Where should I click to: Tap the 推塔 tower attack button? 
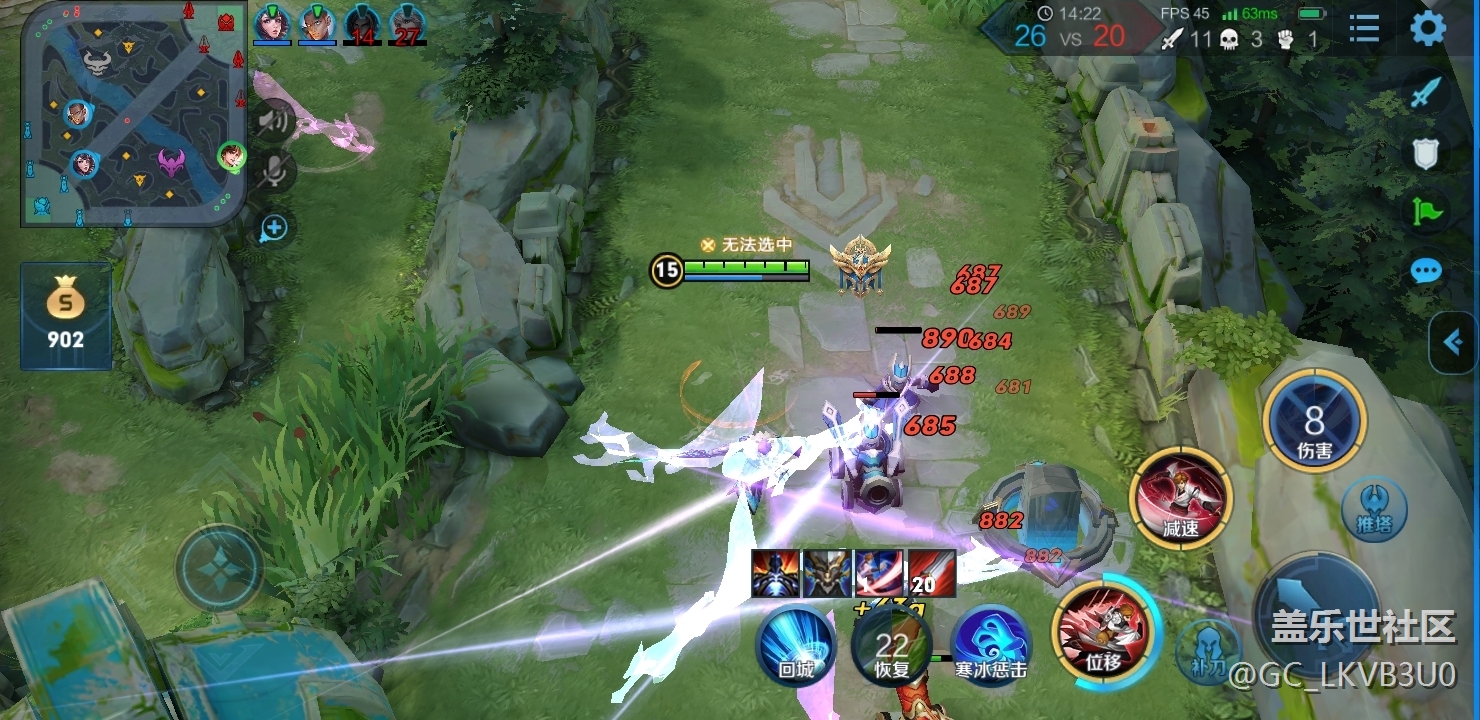pos(1374,509)
